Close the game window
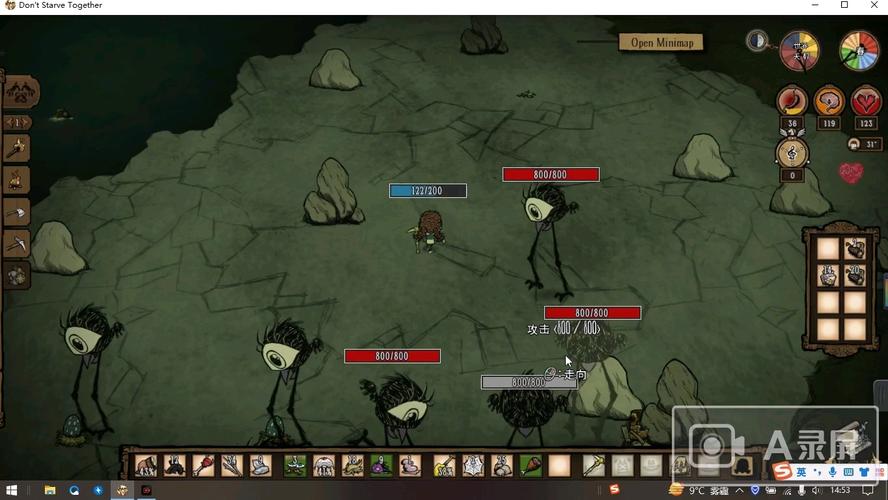This screenshot has height=500, width=888. 872,6
